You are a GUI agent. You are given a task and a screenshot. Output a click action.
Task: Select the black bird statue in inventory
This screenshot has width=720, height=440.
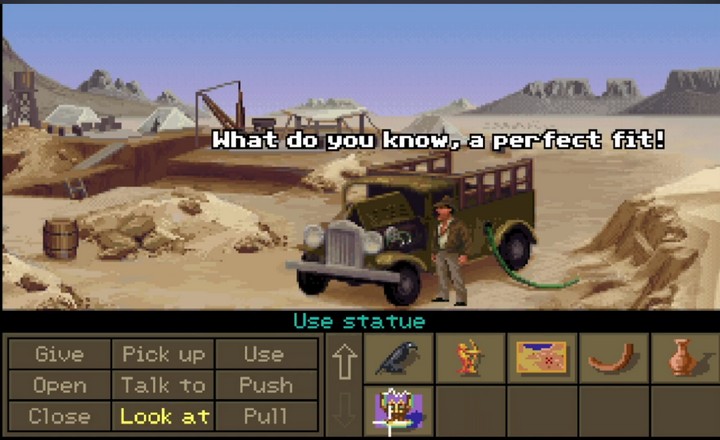tap(398, 358)
